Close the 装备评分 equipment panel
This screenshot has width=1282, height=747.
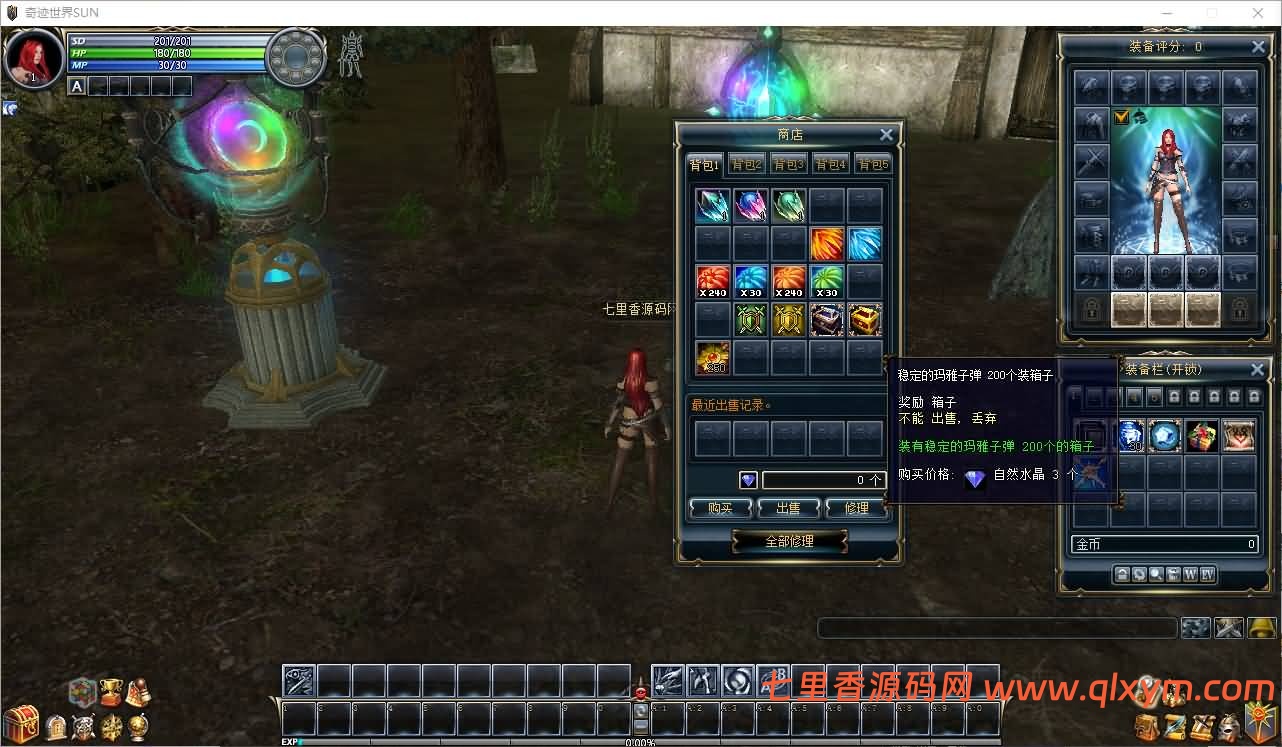(x=1258, y=47)
